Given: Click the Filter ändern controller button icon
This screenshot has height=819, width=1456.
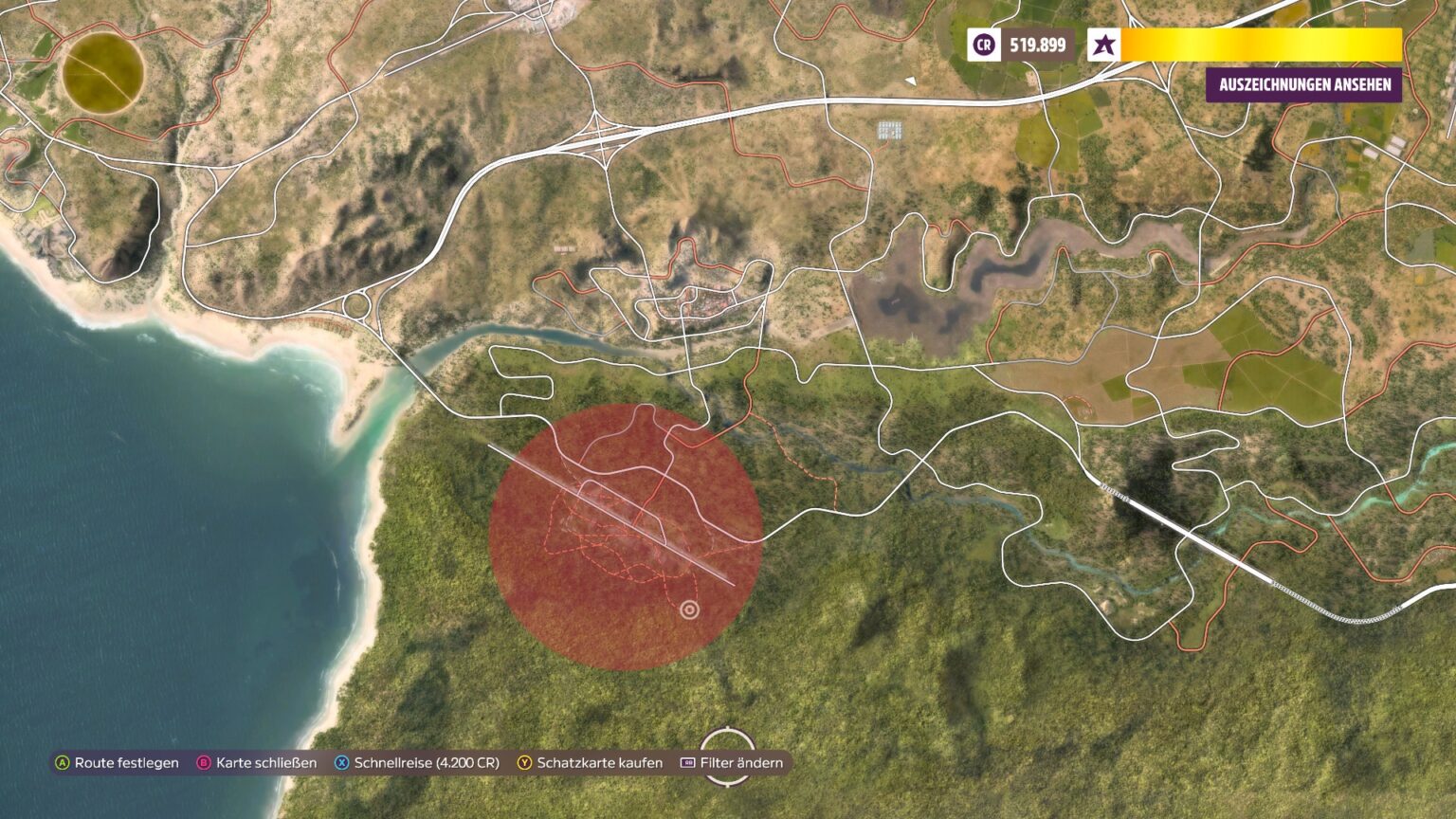Looking at the screenshot, I should tap(686, 761).
